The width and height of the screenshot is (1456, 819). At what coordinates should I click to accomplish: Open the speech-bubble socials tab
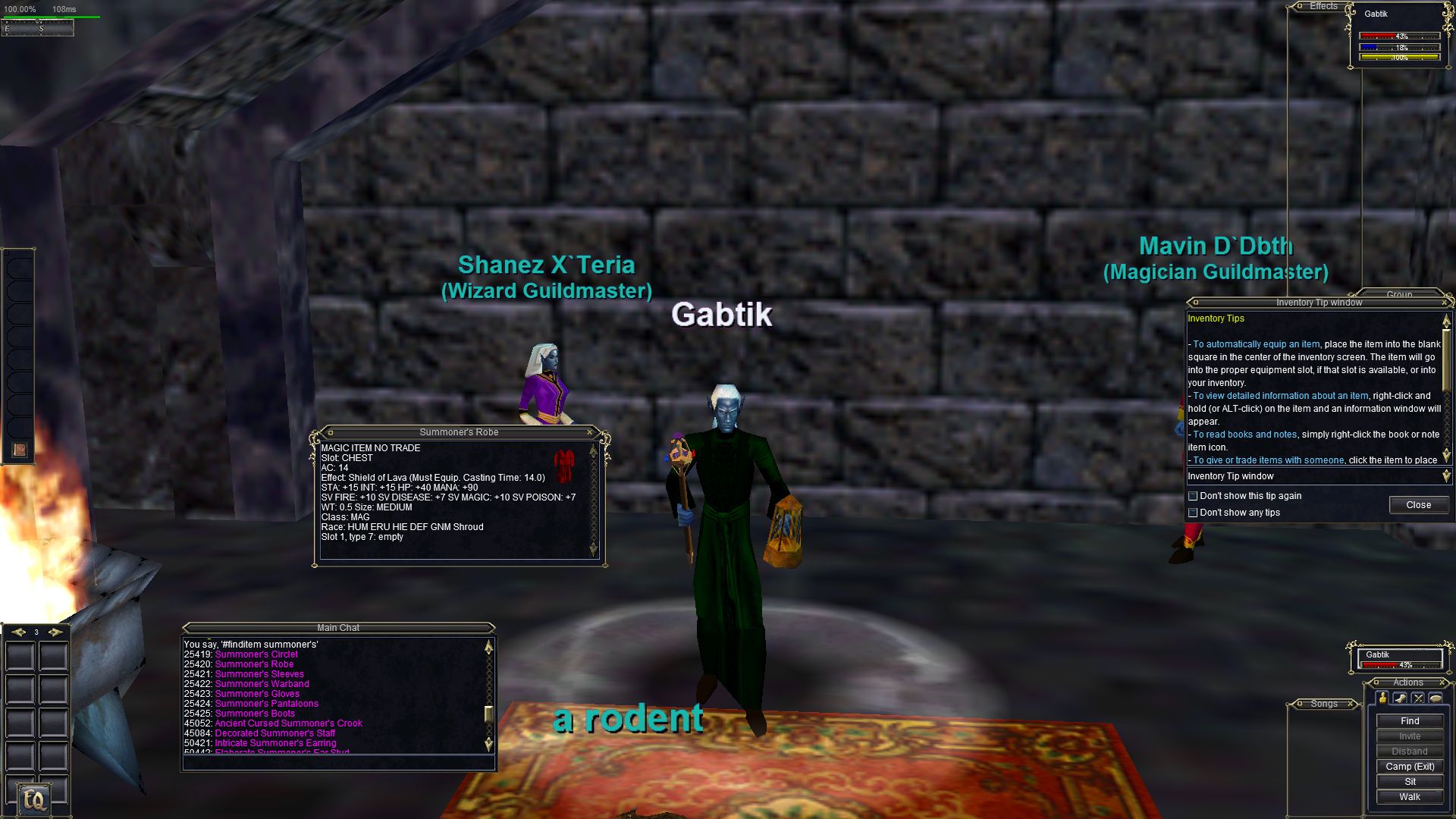pyautogui.click(x=1435, y=698)
